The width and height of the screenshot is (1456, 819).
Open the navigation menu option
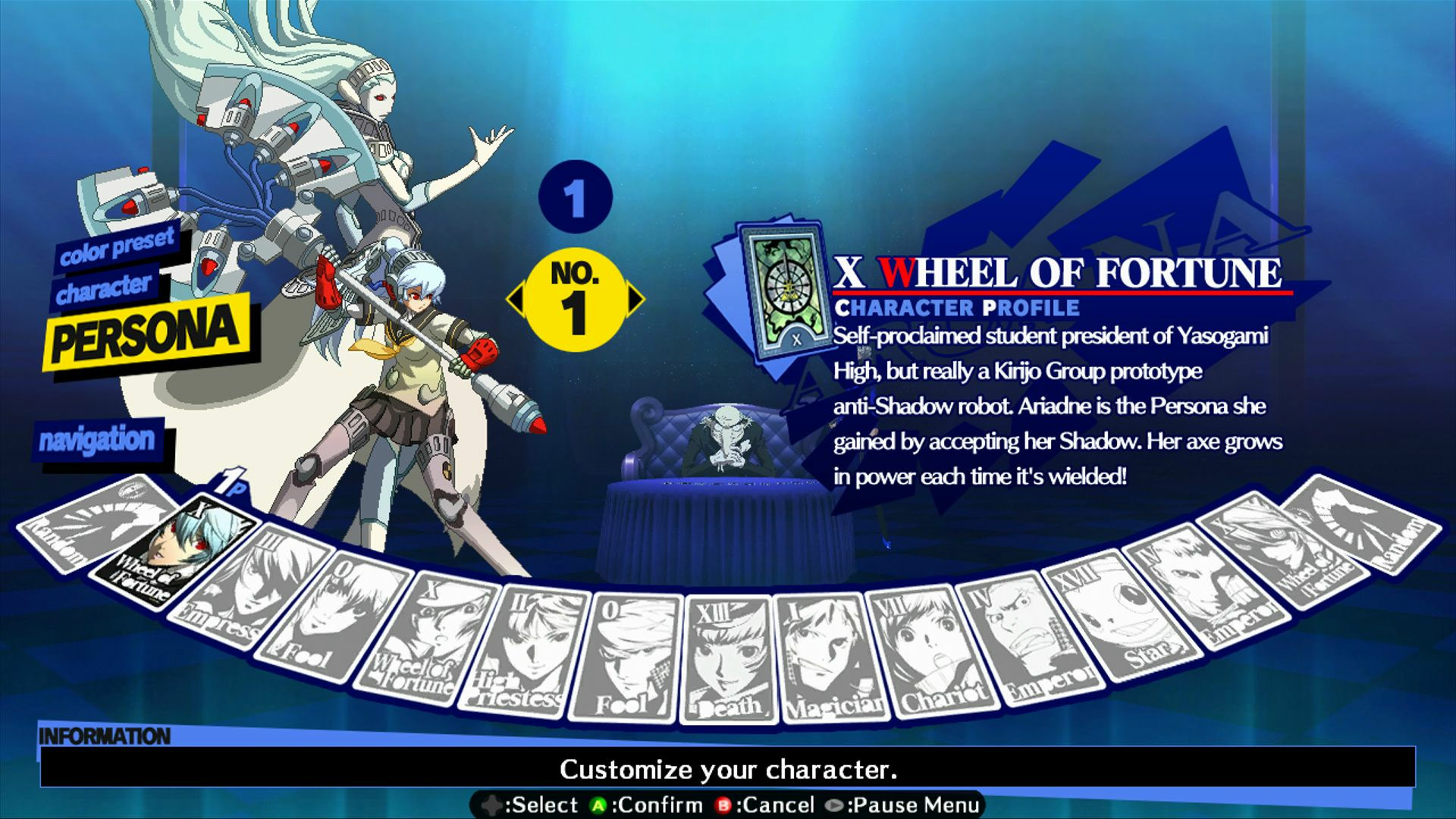(x=99, y=440)
